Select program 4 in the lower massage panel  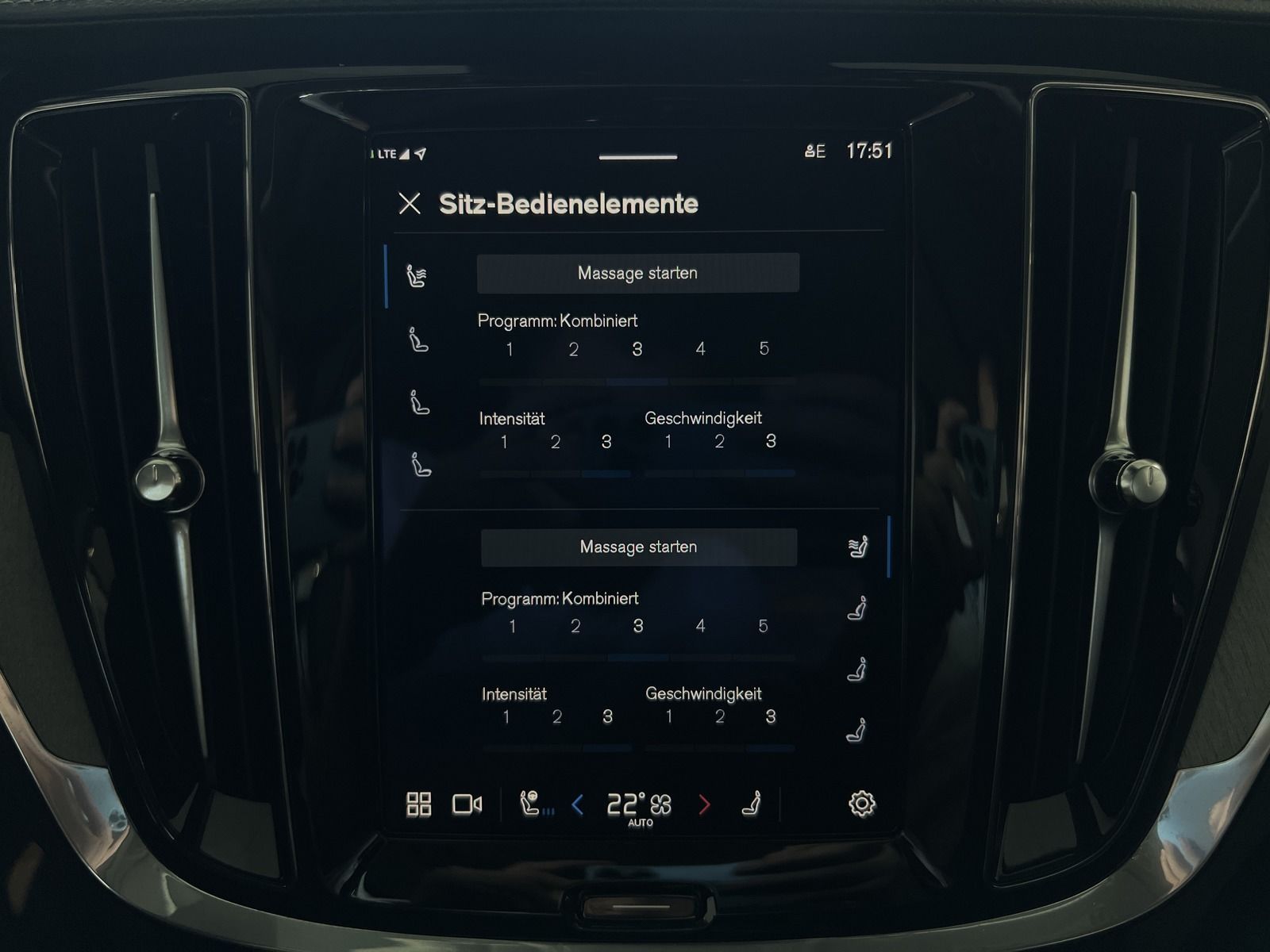[700, 627]
